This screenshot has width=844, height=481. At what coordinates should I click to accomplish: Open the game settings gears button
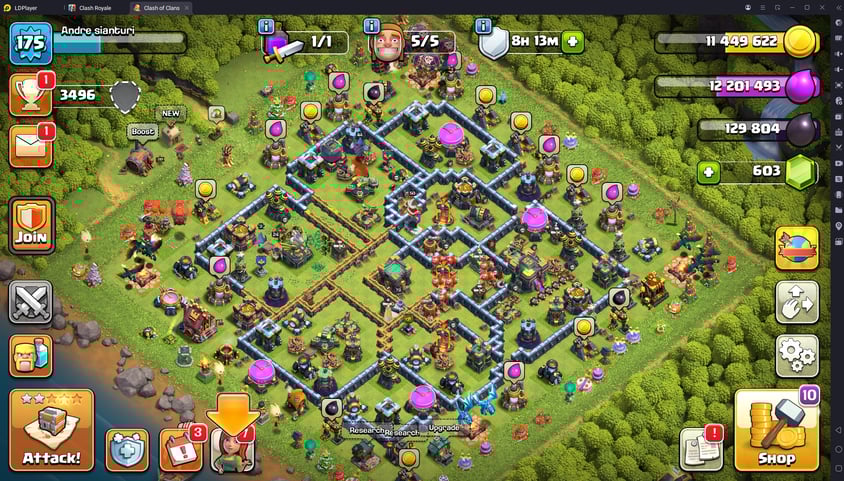pyautogui.click(x=797, y=356)
